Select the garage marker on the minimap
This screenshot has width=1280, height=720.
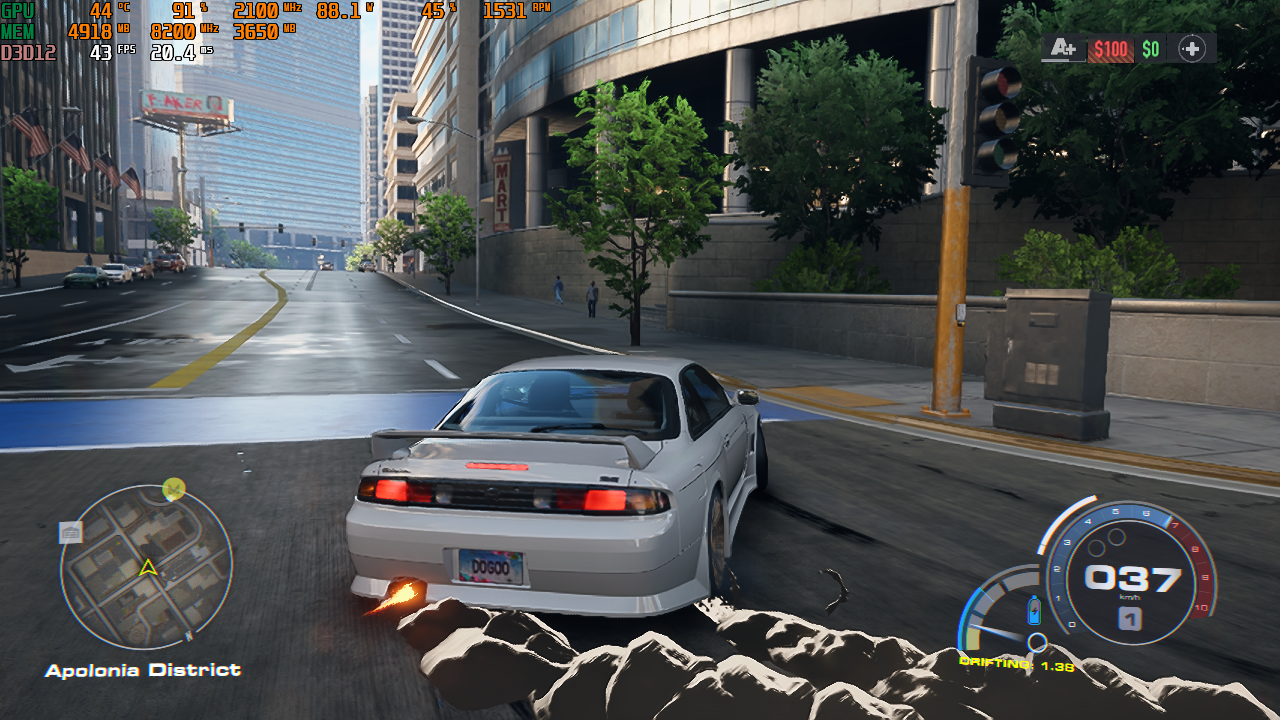tap(71, 533)
